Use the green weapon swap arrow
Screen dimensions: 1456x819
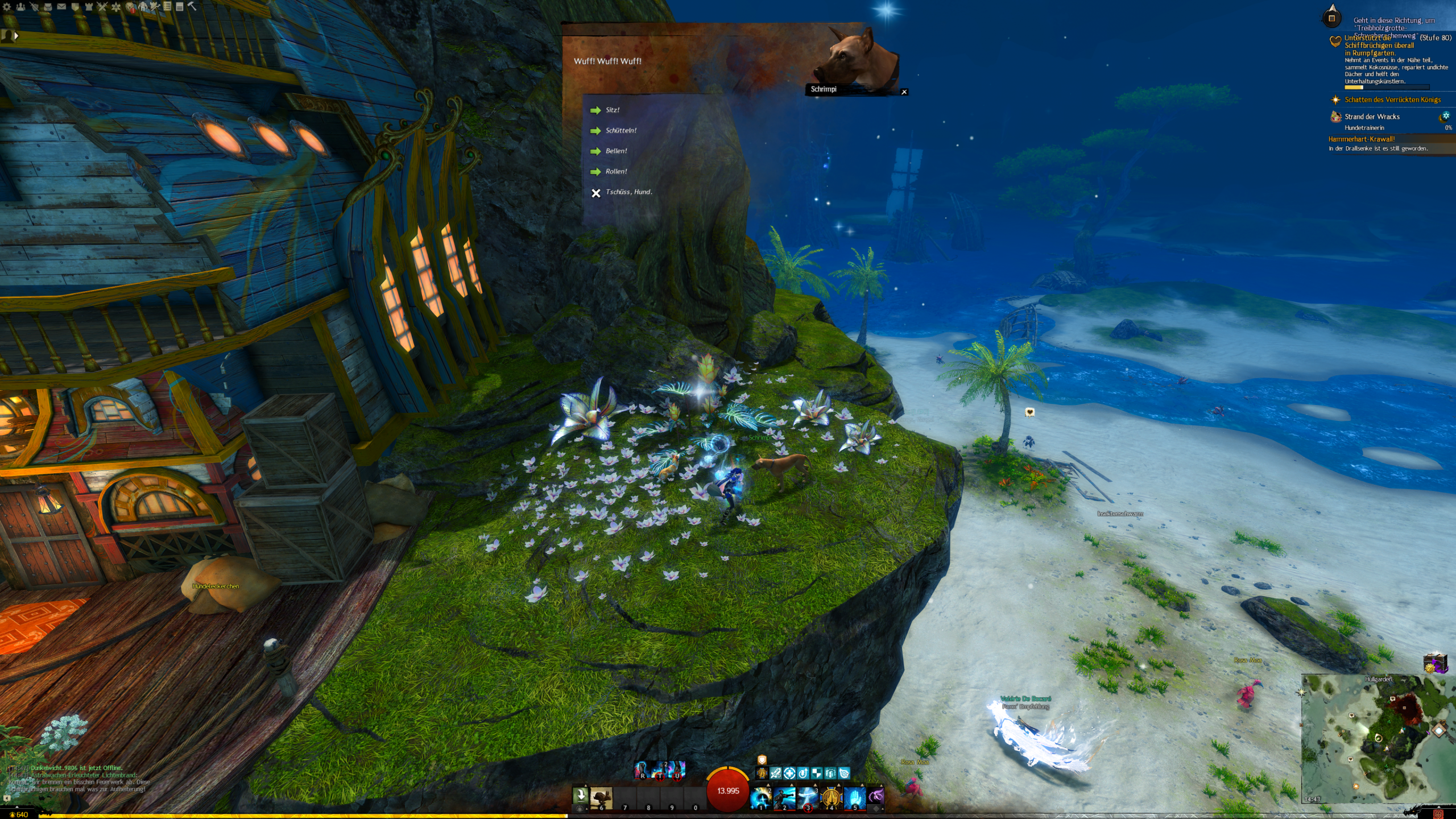[x=580, y=795]
